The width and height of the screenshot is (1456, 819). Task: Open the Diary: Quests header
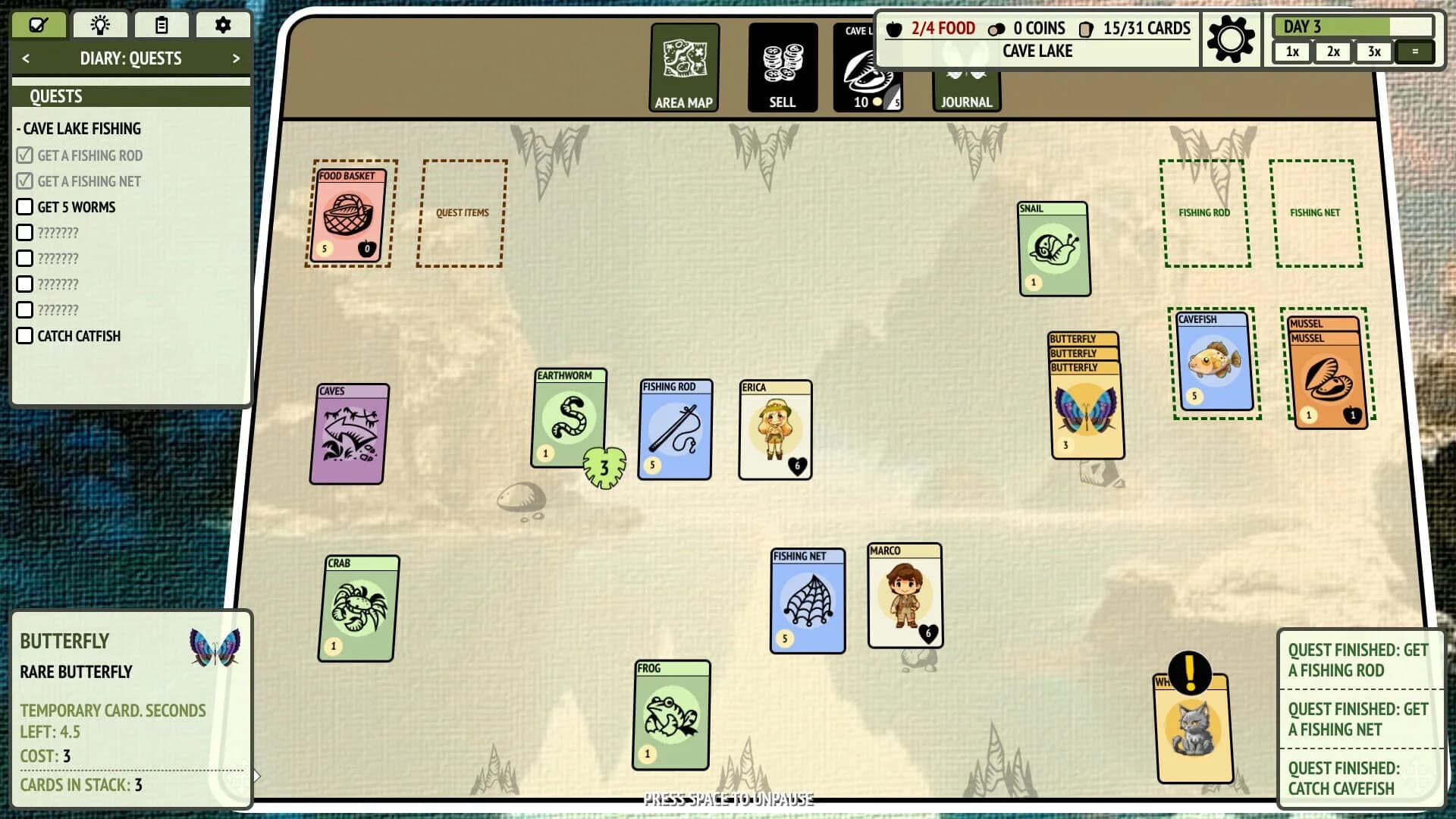pos(130,58)
